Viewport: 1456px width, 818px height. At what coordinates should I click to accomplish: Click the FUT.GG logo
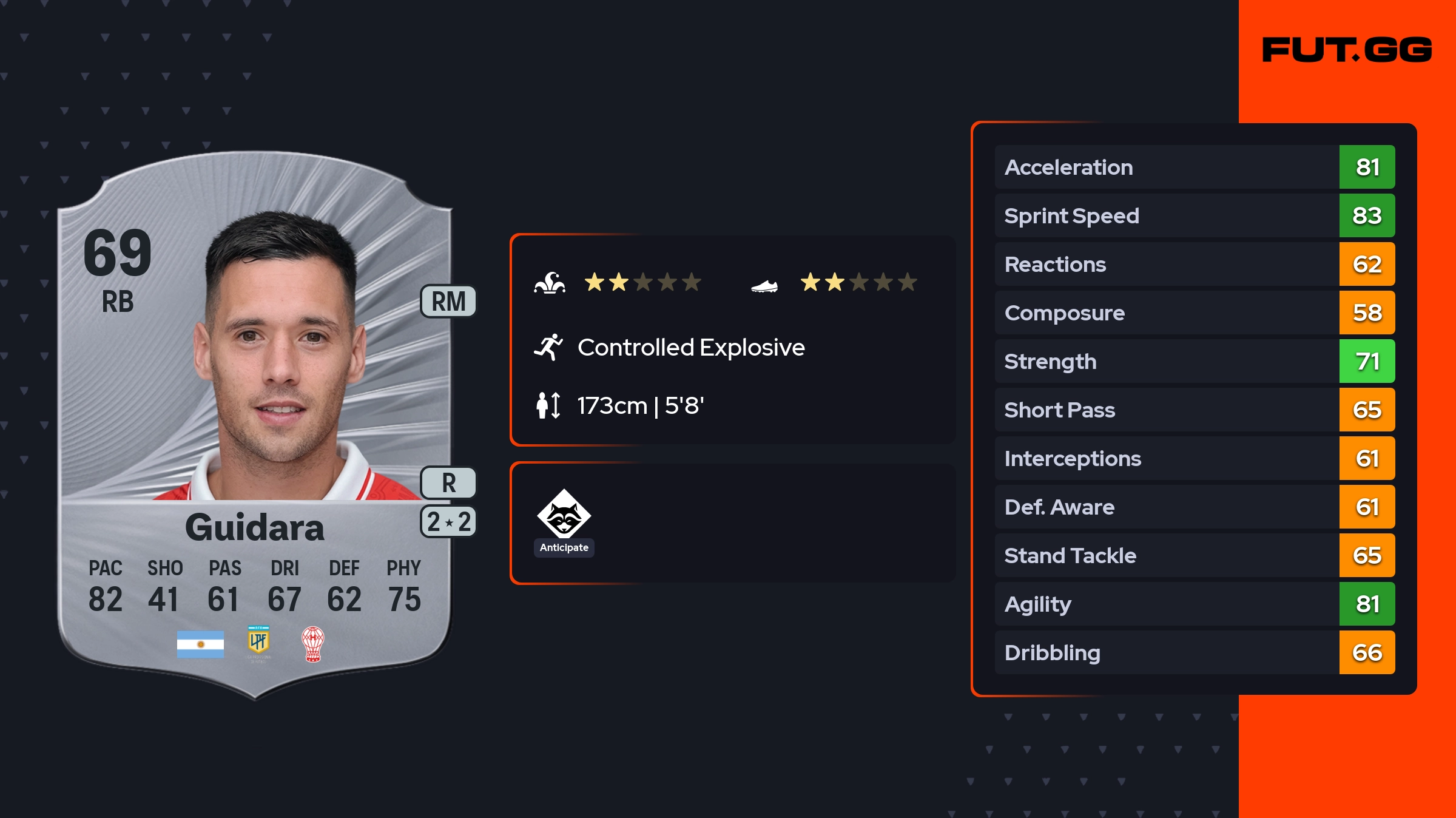tap(1347, 50)
